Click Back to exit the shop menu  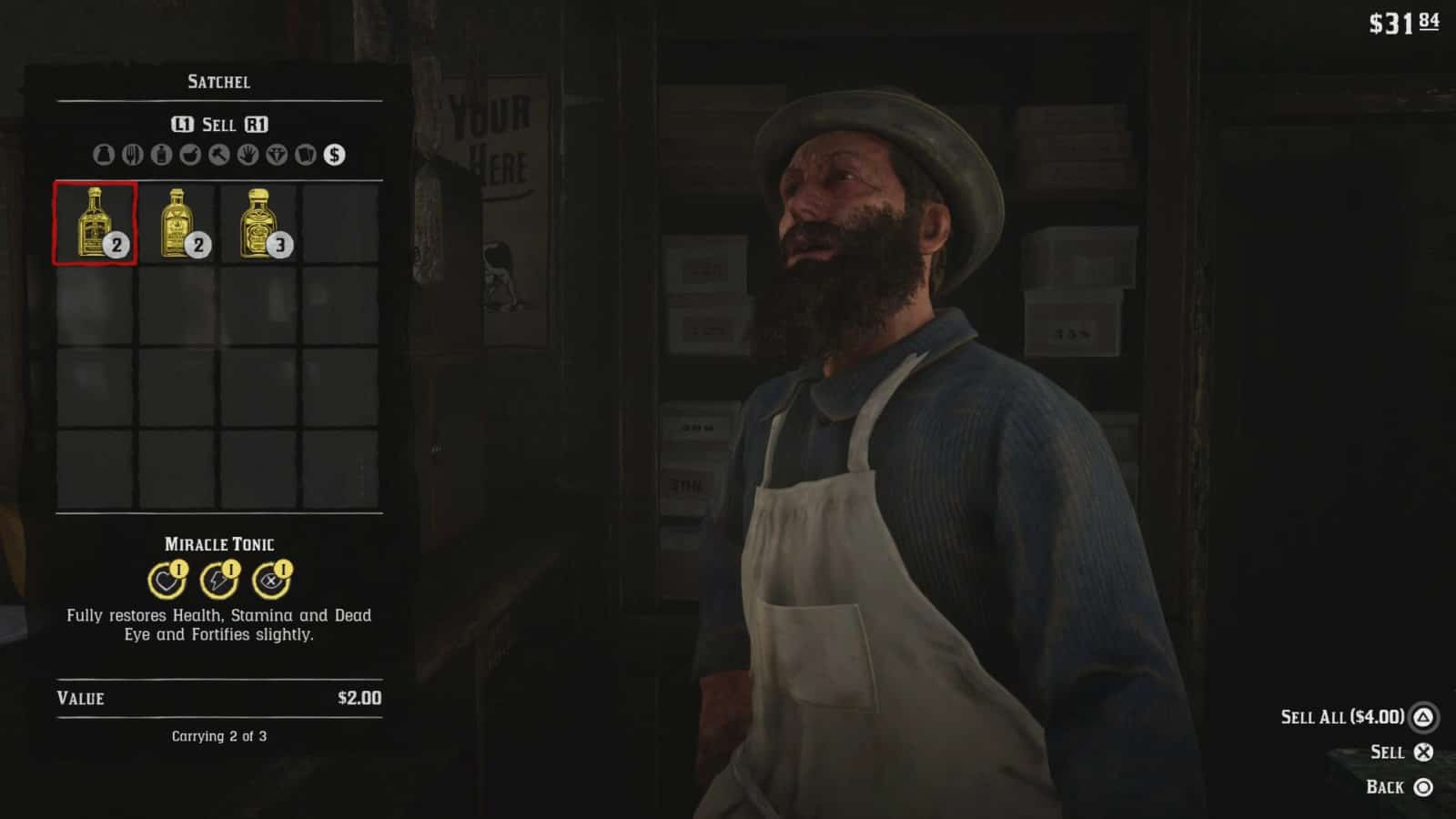coord(1384,786)
